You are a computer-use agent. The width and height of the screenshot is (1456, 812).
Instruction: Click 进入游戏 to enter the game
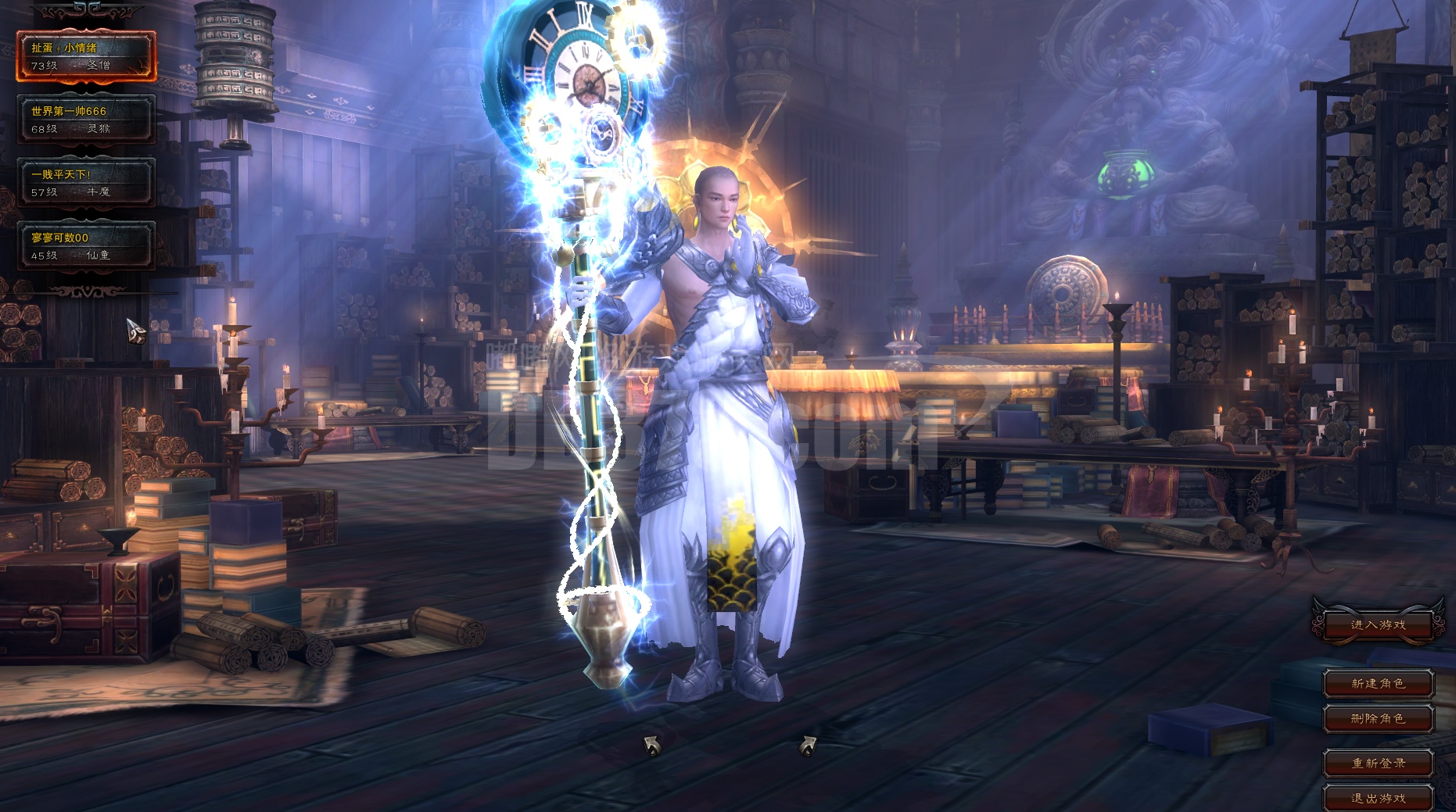(1378, 625)
